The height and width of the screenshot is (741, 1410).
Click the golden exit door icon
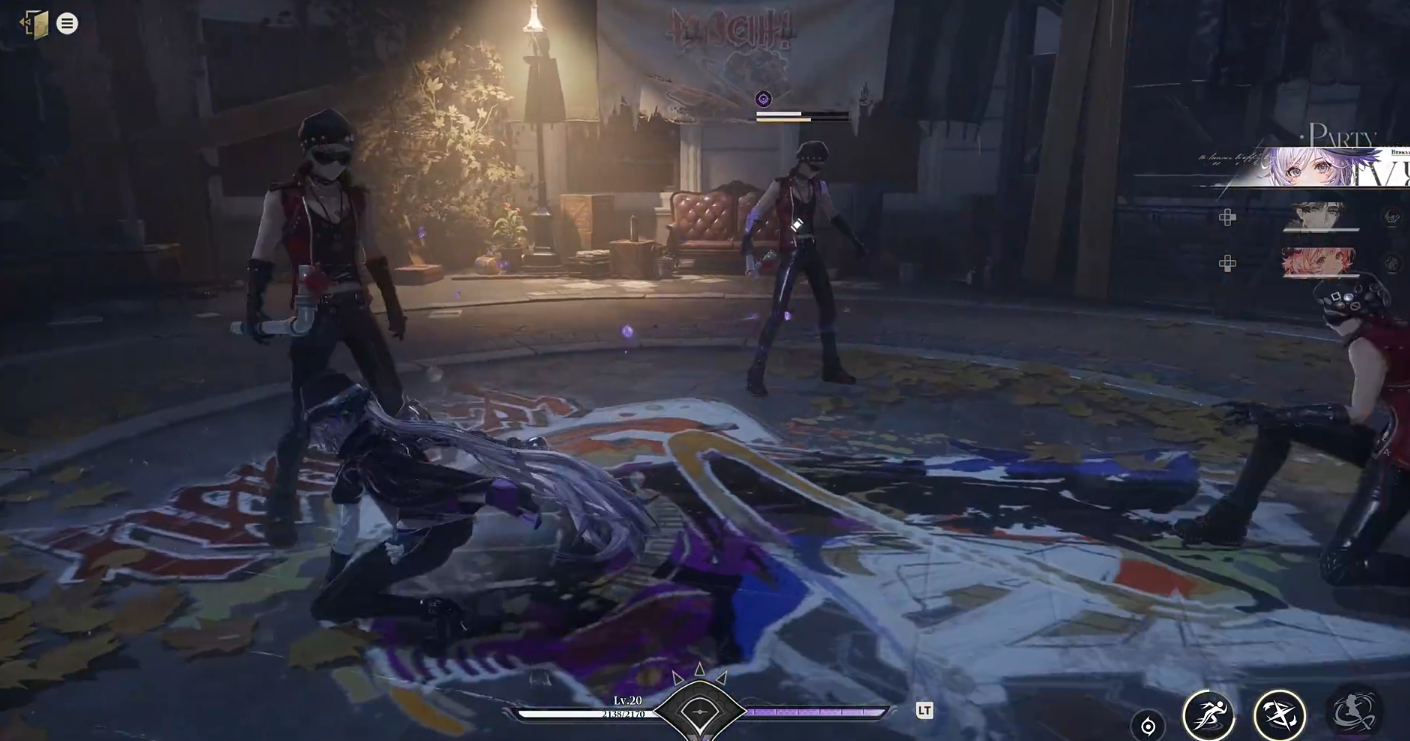click(x=34, y=24)
